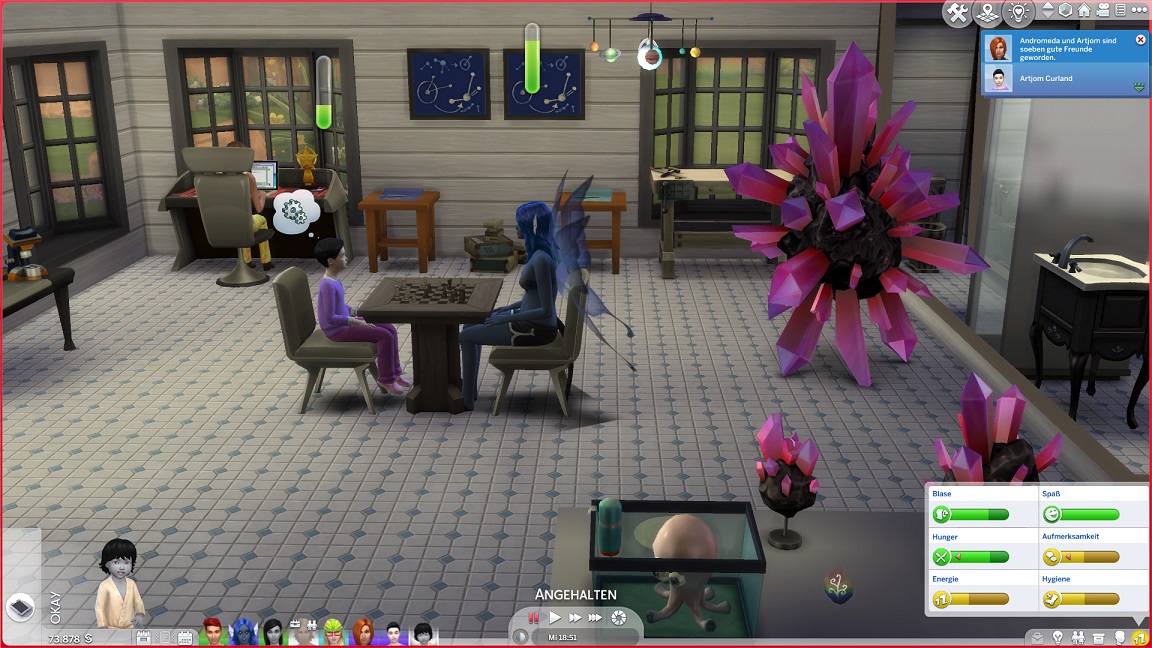The width and height of the screenshot is (1152, 648).
Task: Open the Relationships panel tab
Action: pyautogui.click(x=1079, y=637)
